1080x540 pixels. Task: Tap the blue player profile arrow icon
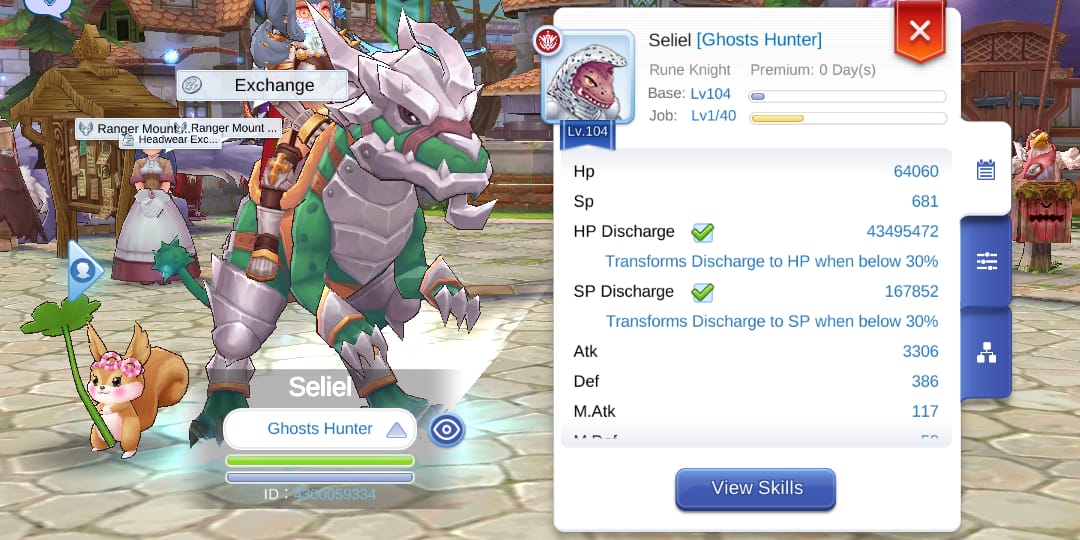(x=84, y=270)
